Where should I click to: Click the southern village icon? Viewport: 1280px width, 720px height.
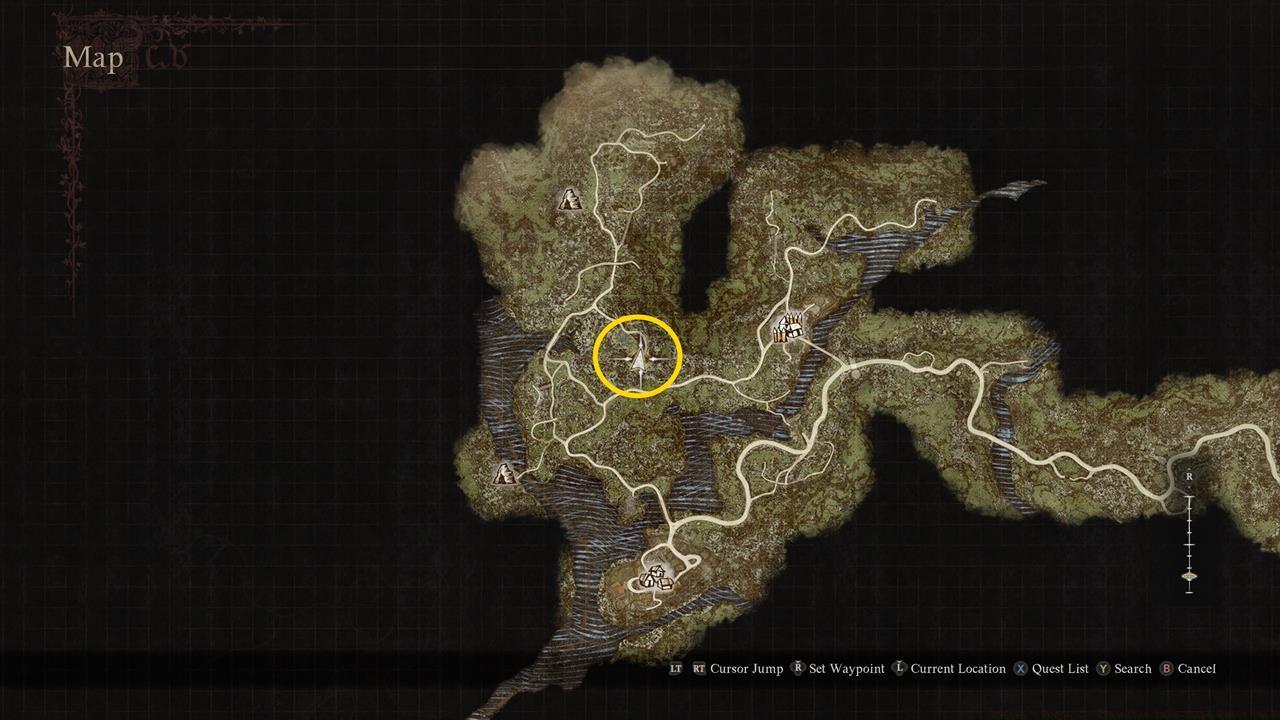tap(655, 578)
